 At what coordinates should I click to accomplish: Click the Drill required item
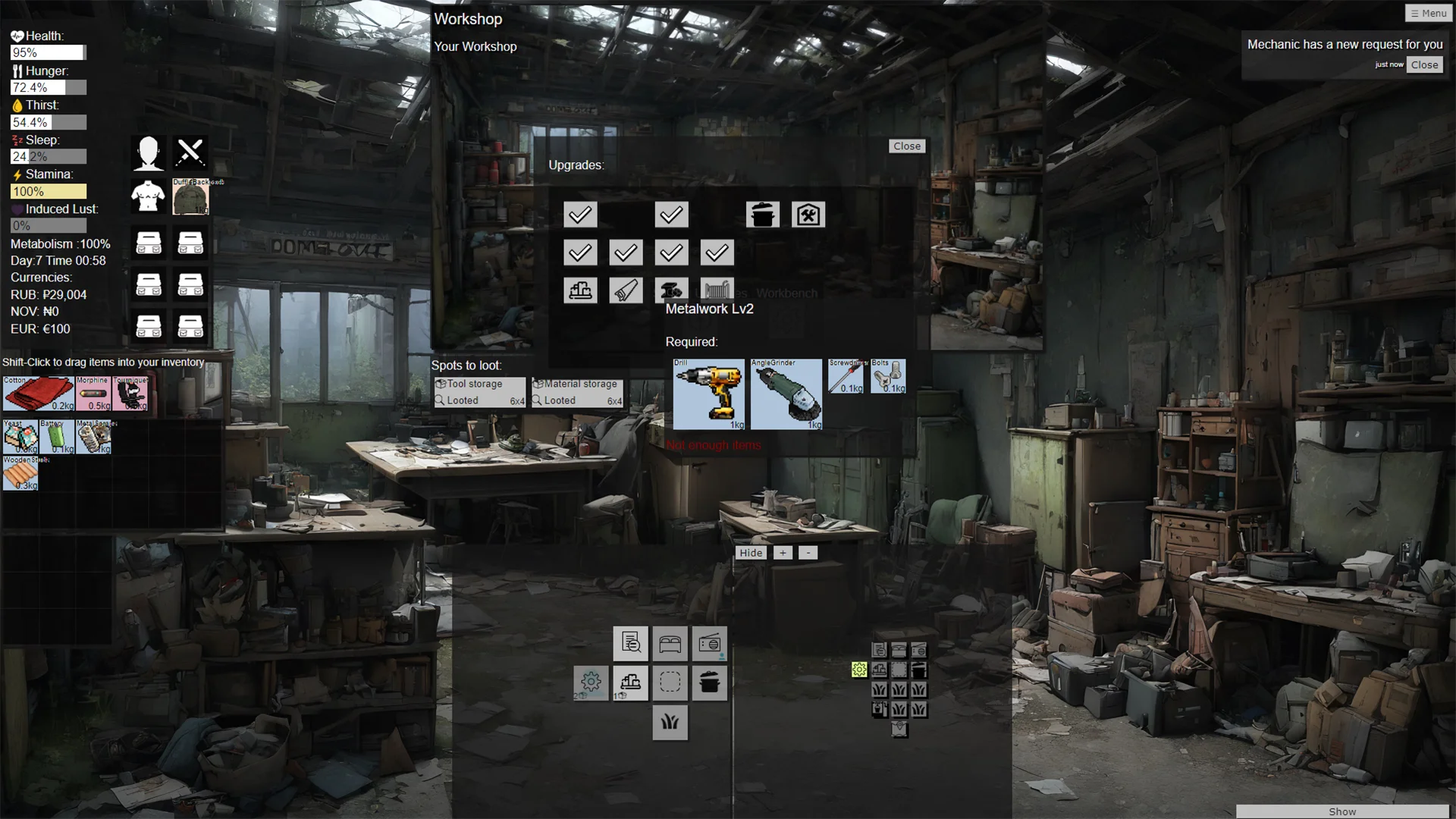point(709,394)
